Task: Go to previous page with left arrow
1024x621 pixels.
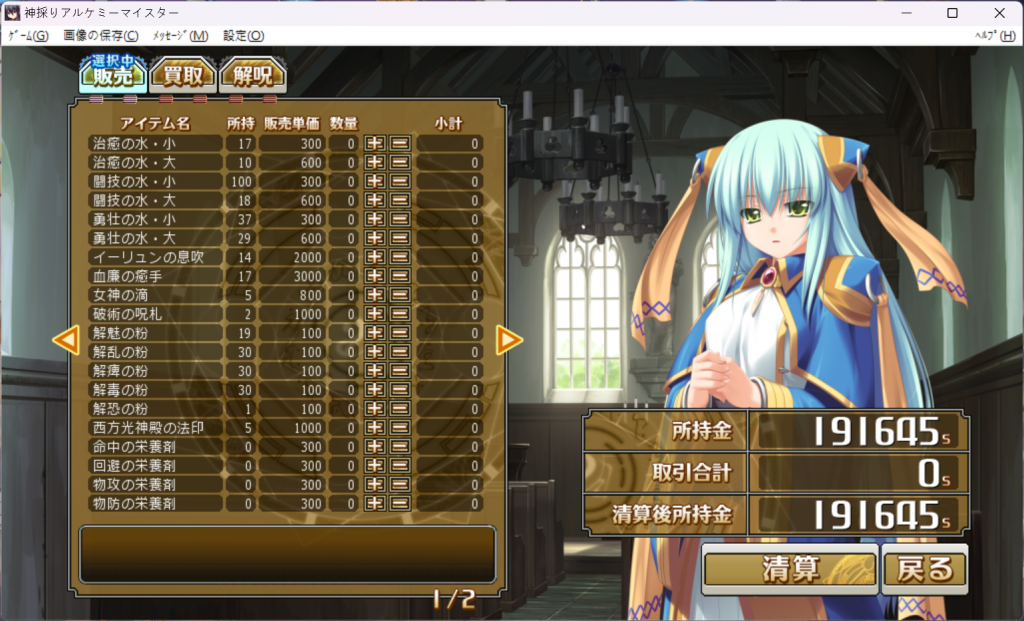Action: [x=66, y=340]
